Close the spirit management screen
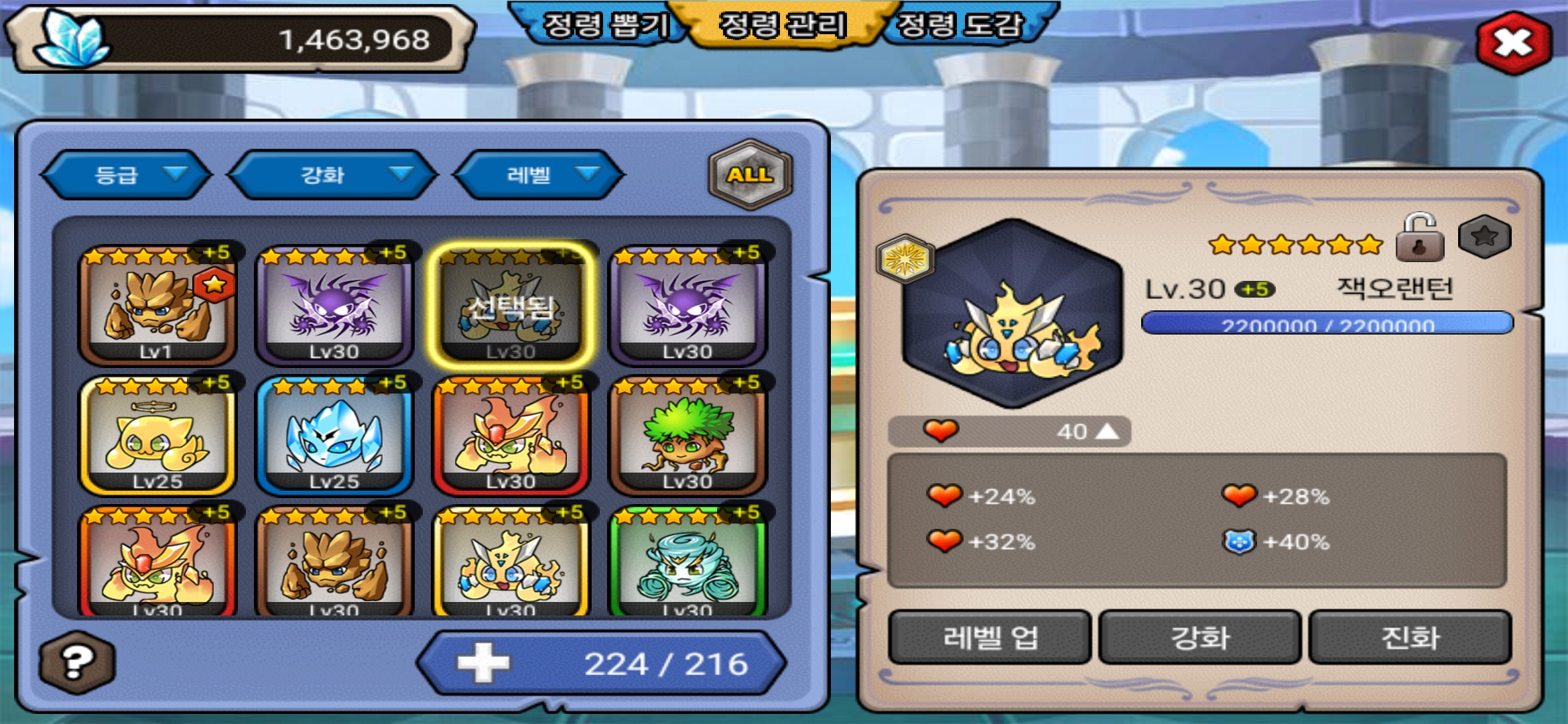Viewport: 1568px width, 724px height. click(x=1513, y=42)
